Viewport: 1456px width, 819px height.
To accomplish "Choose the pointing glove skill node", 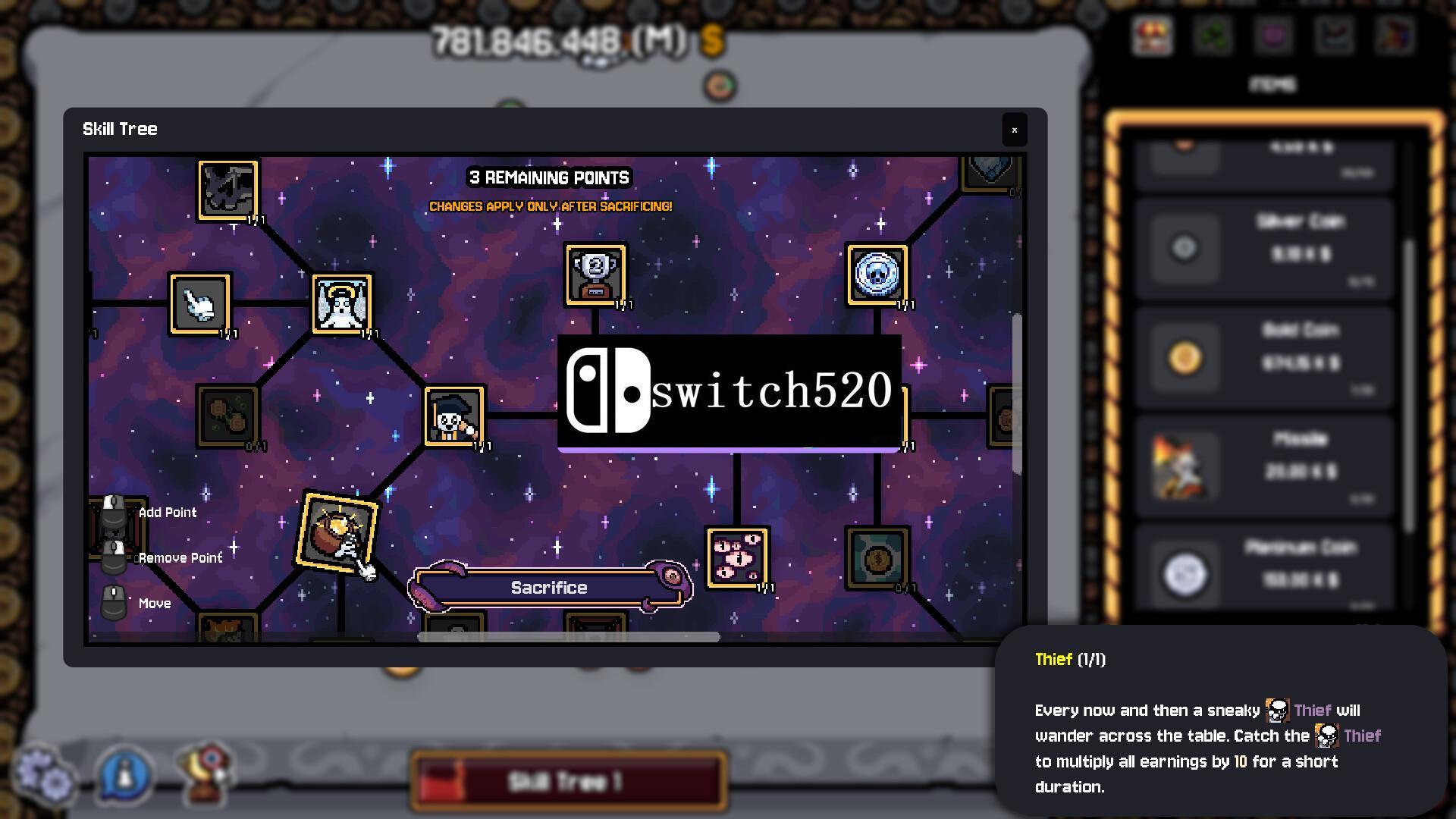I will click(x=199, y=304).
